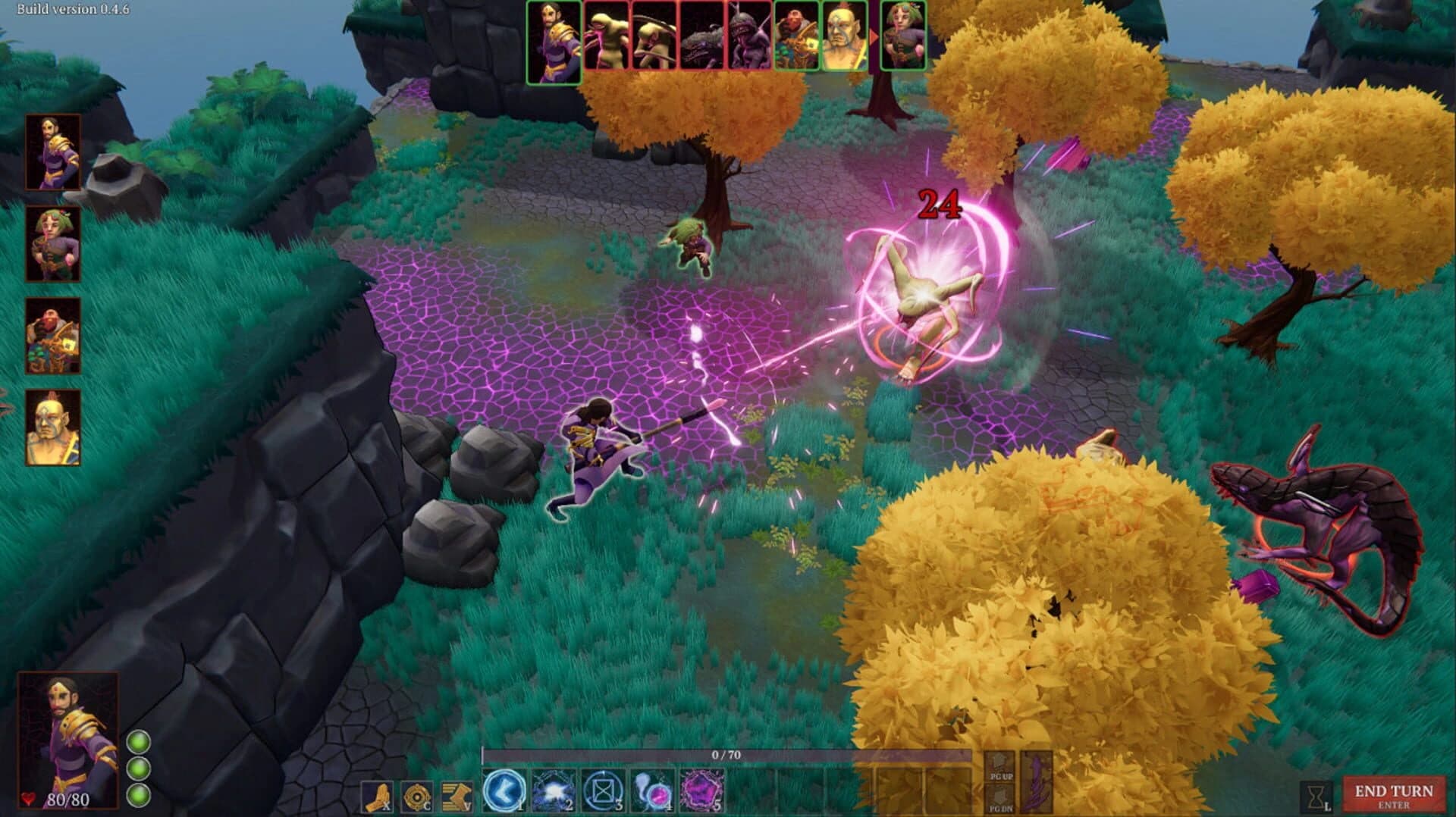Image resolution: width=1456 pixels, height=817 pixels.
Task: Click the red heart health icon
Action: (27, 796)
